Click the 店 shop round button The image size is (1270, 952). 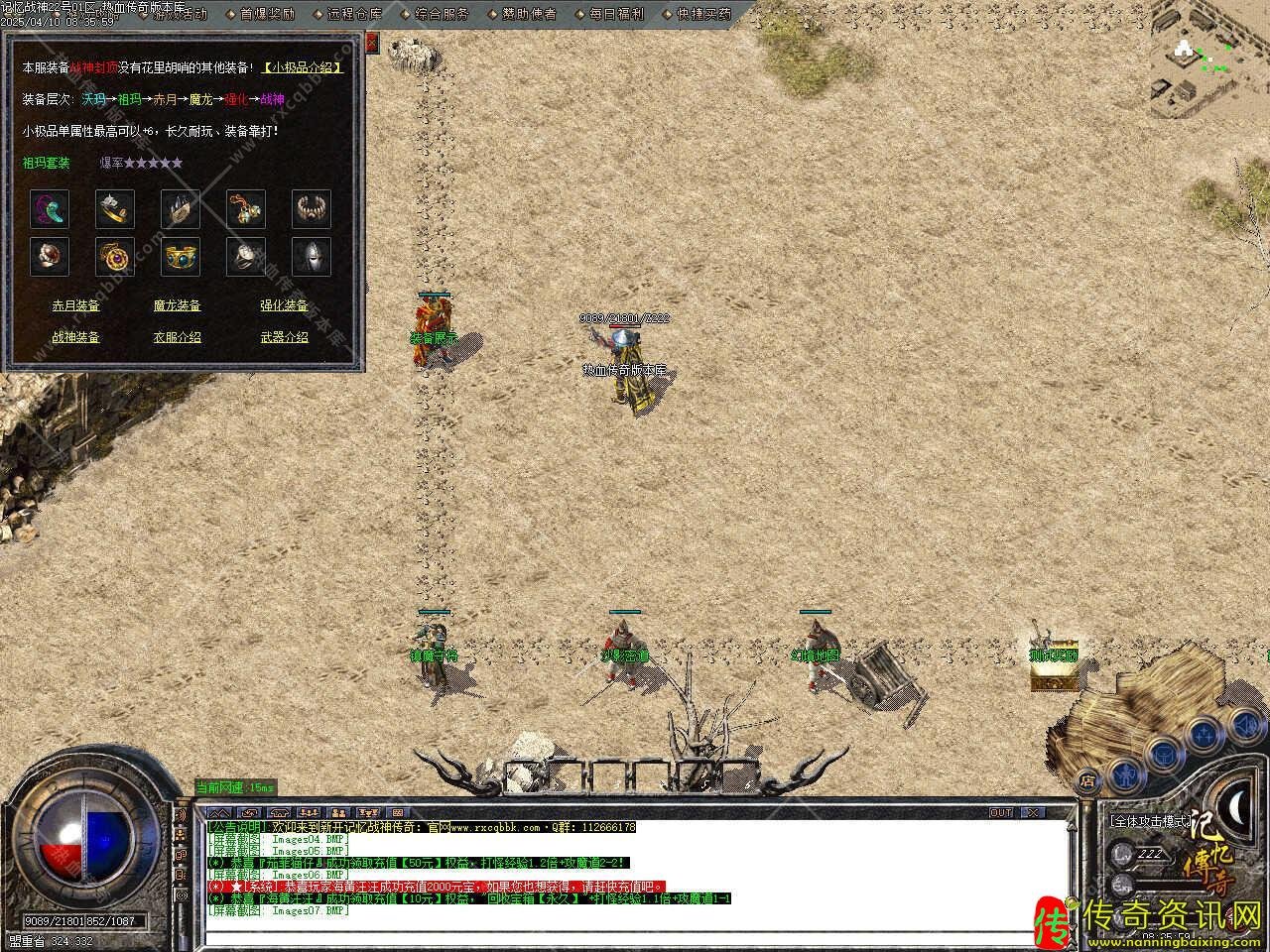(1088, 779)
